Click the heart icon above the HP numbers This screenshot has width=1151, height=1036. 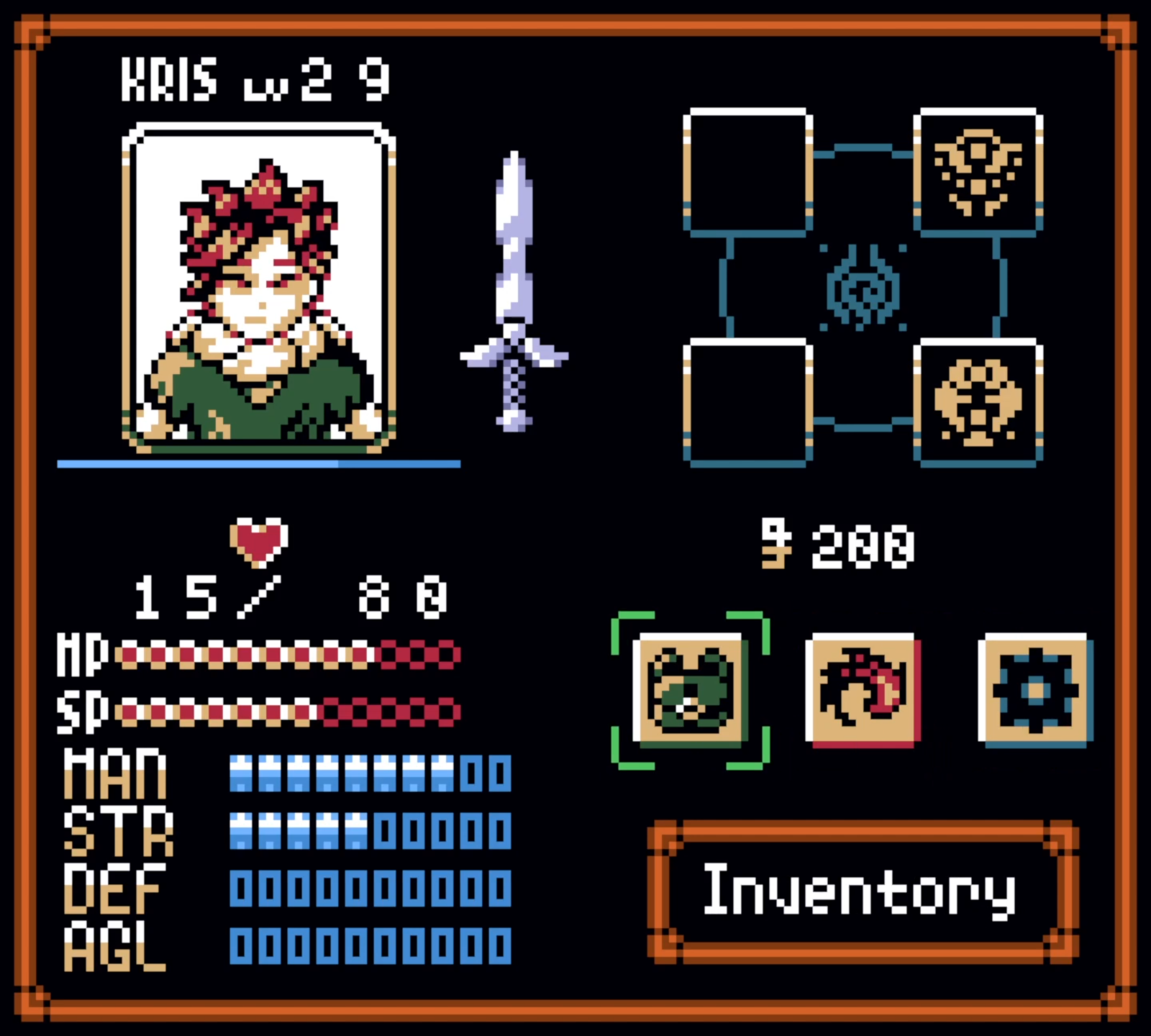[x=259, y=543]
